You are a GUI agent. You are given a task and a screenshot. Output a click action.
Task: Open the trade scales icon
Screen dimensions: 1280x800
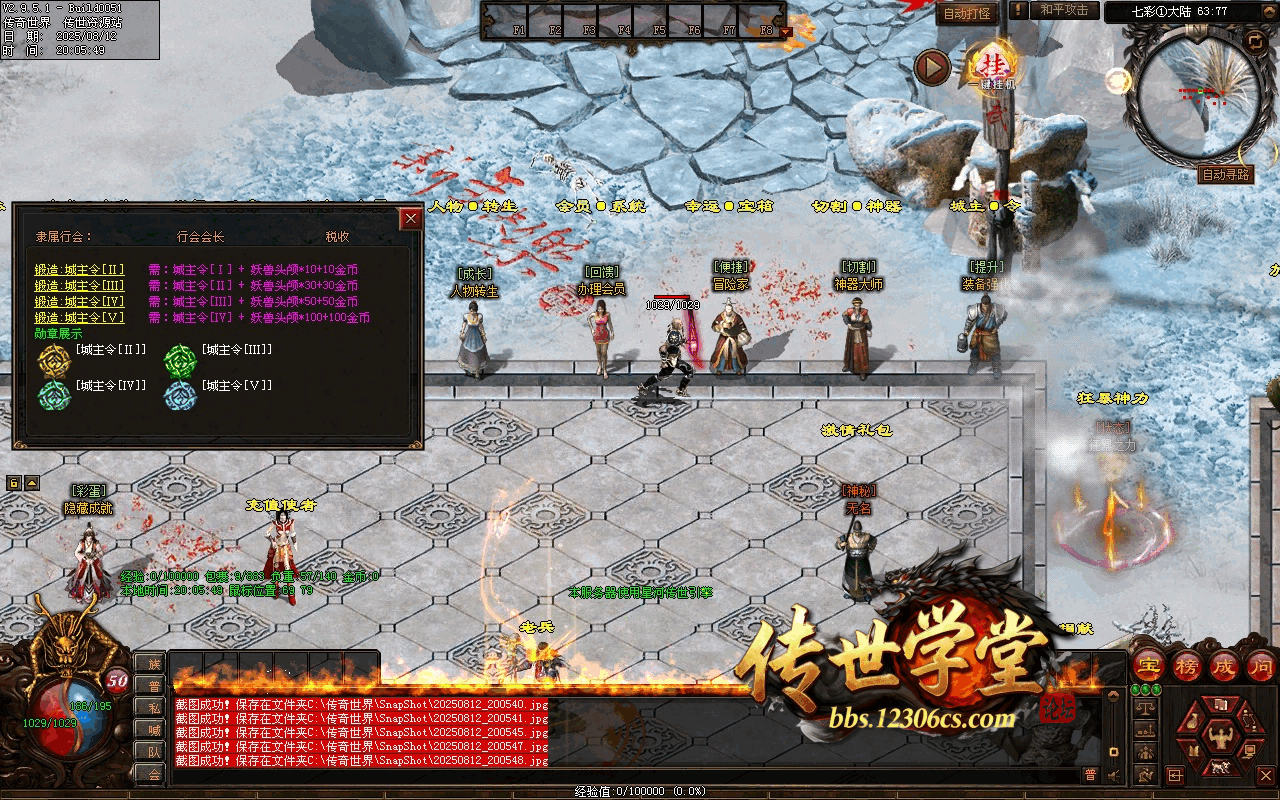tap(1146, 707)
